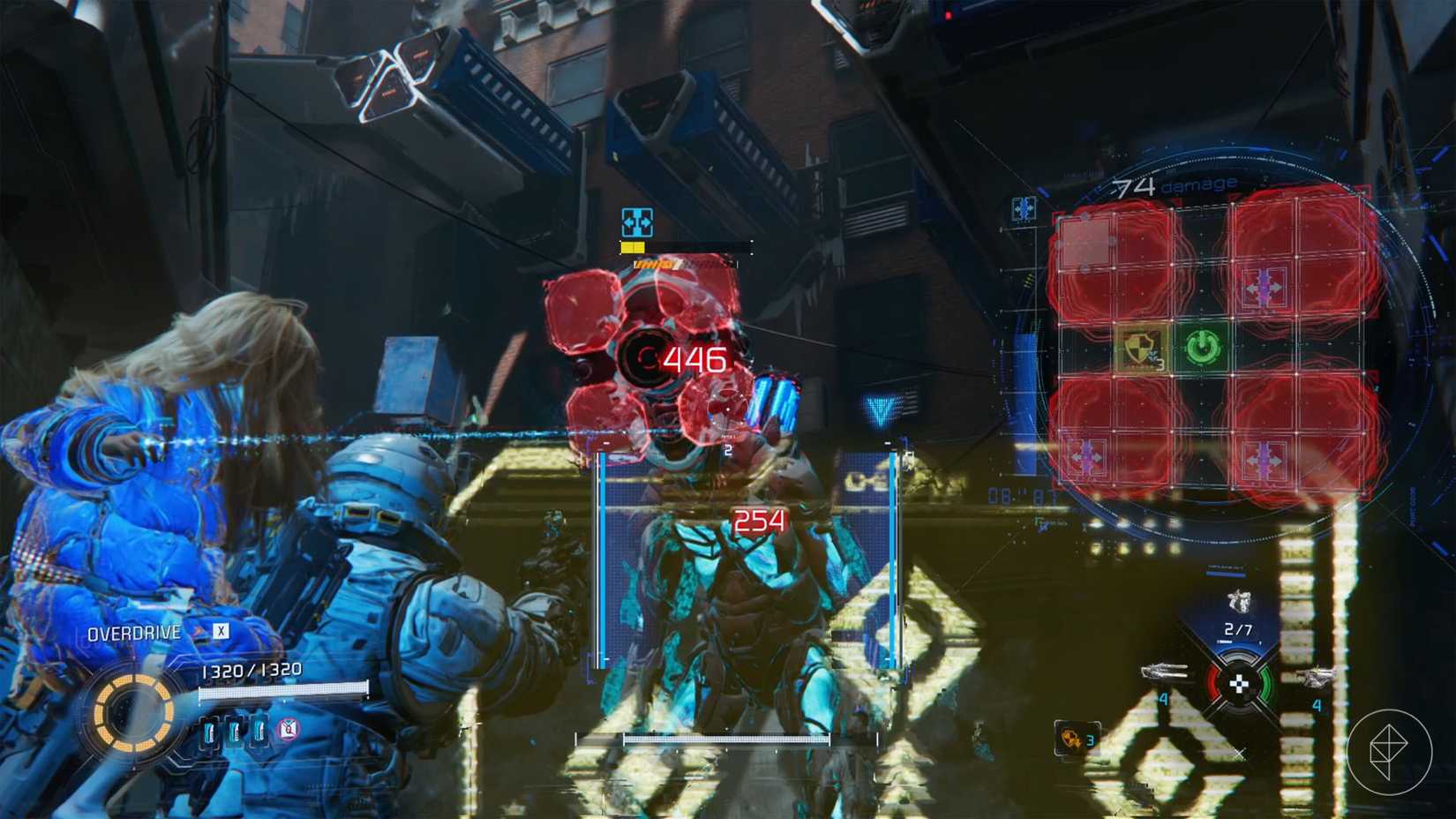Screen dimensions: 1456x819
Task: Enable the crossed-out injectable slot in the health bar row
Action: 287,729
